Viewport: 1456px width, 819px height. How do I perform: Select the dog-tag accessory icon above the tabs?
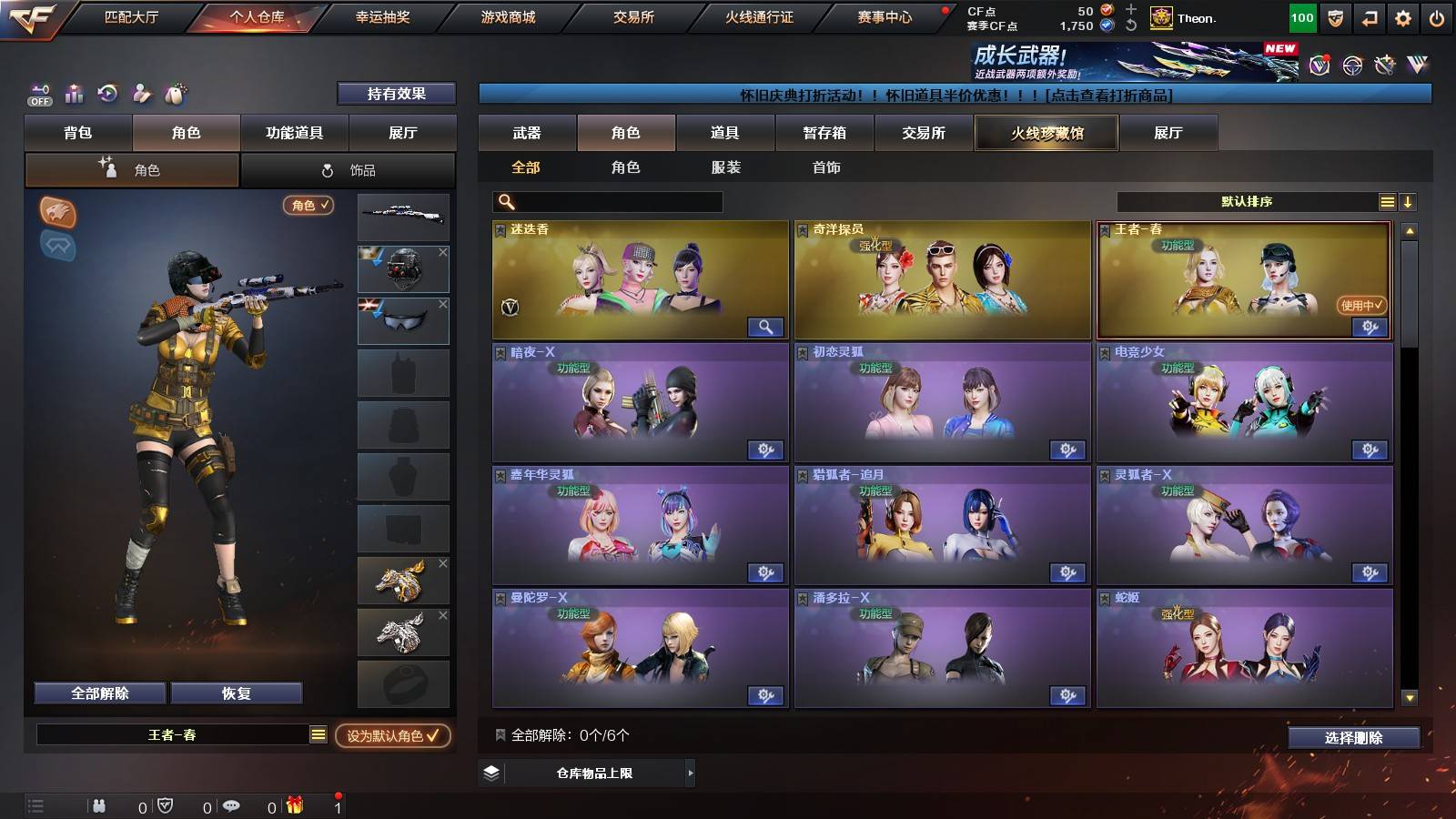pos(176,94)
